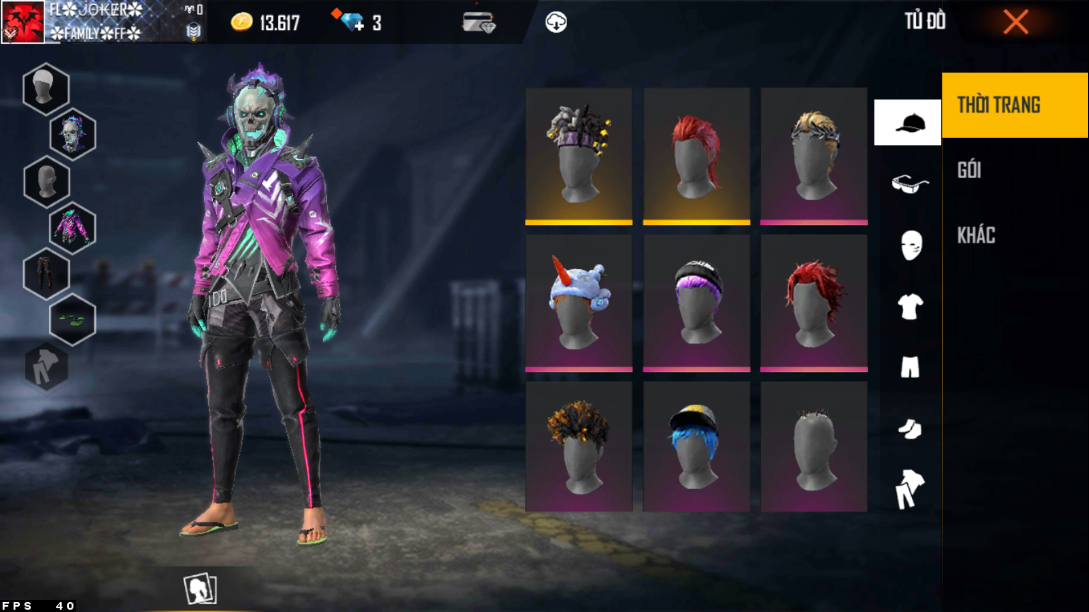Viewport: 1089px width, 612px height.
Task: Switch to the THỜI TRANG tab
Action: point(1014,105)
